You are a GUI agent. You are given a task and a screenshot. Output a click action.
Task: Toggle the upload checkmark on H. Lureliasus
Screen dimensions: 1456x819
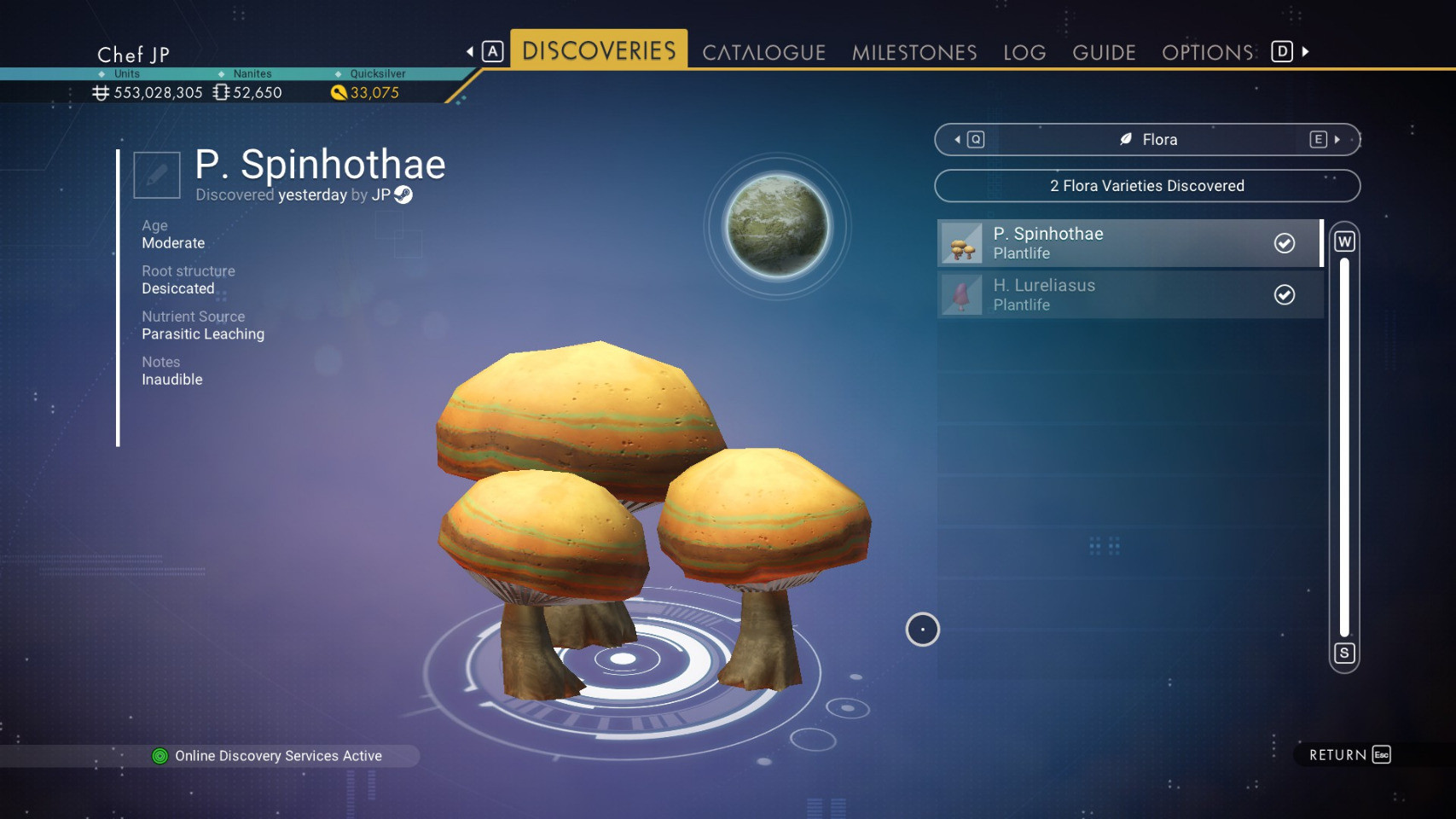click(1285, 294)
